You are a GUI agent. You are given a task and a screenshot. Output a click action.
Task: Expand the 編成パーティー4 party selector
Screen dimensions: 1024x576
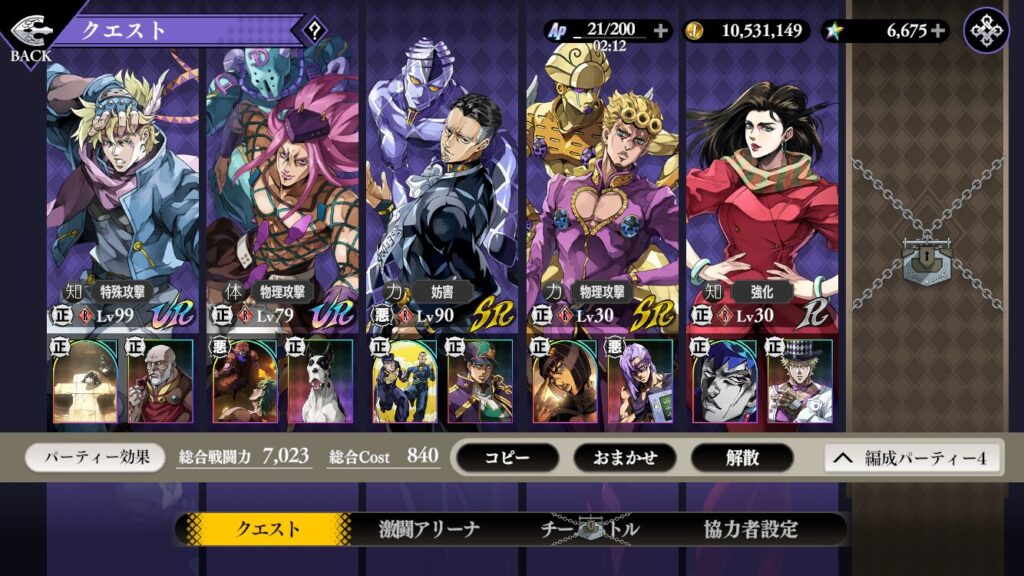point(910,457)
